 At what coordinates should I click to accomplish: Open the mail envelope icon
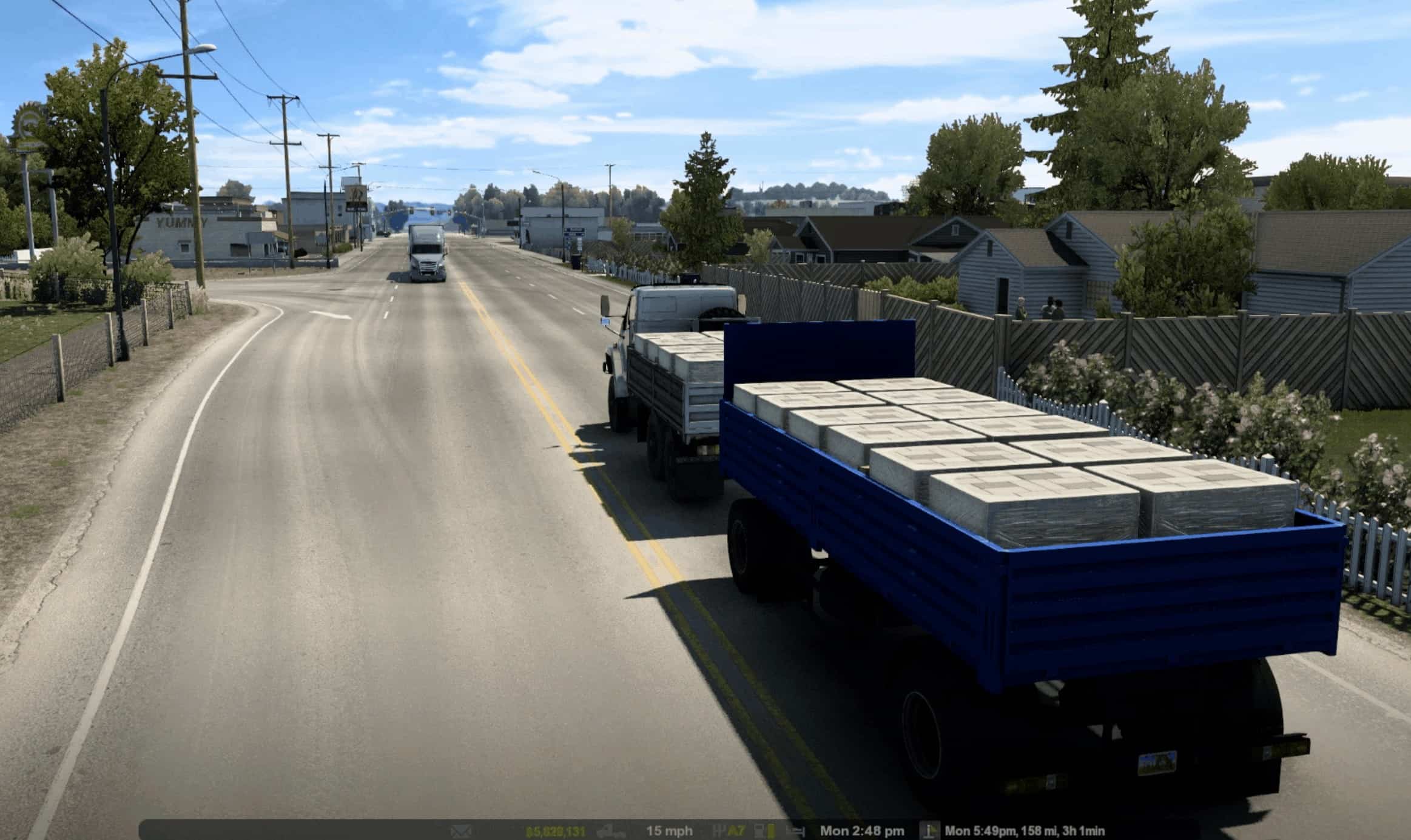[x=462, y=831]
